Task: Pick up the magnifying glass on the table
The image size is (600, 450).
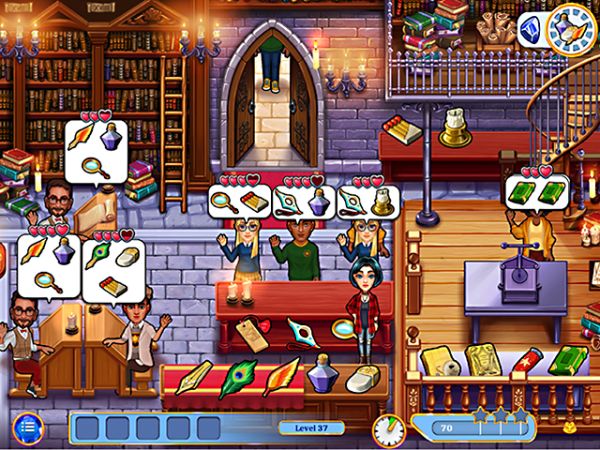Action: click(343, 326)
